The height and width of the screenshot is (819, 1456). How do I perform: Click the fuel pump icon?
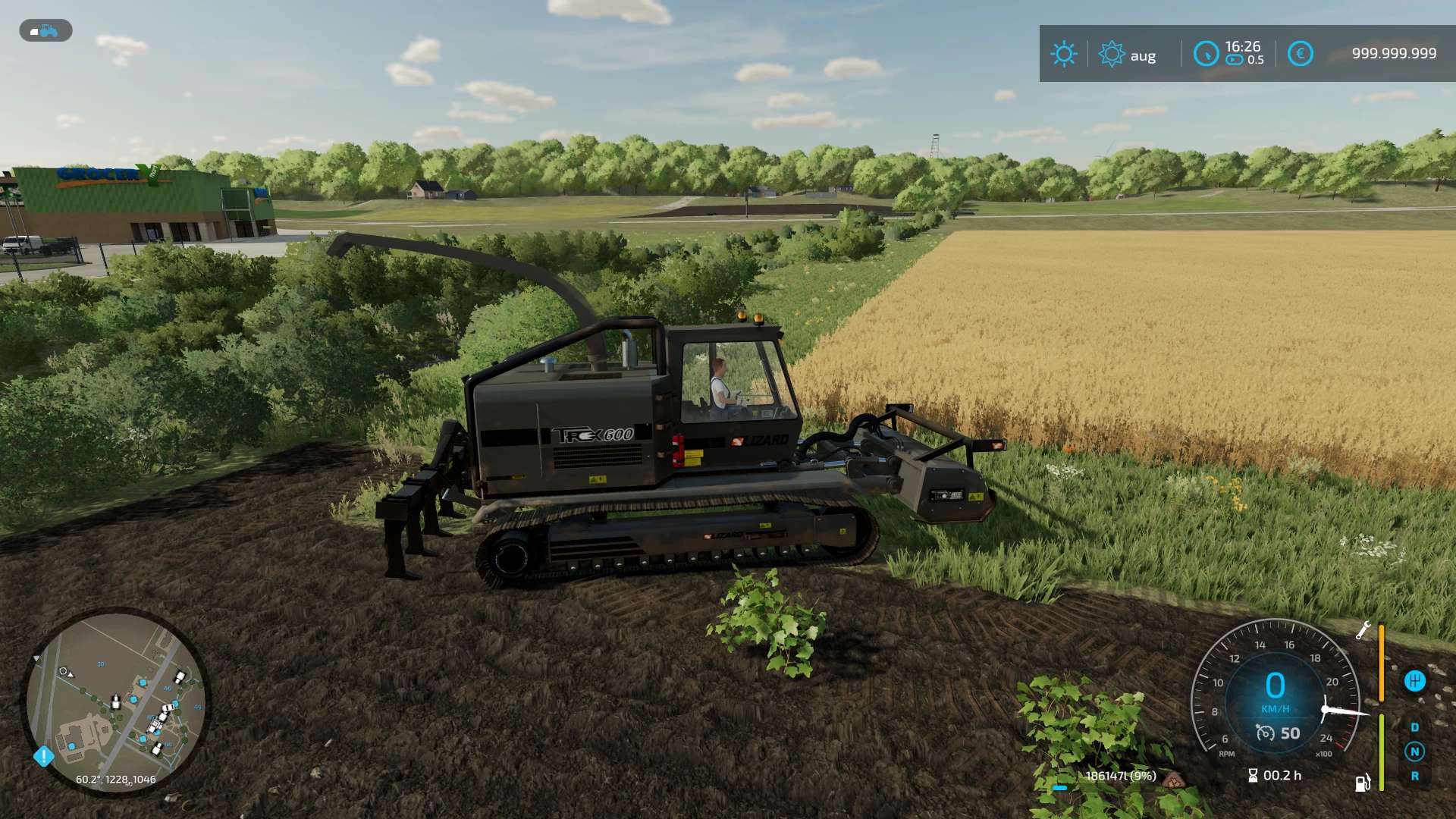(x=1363, y=783)
